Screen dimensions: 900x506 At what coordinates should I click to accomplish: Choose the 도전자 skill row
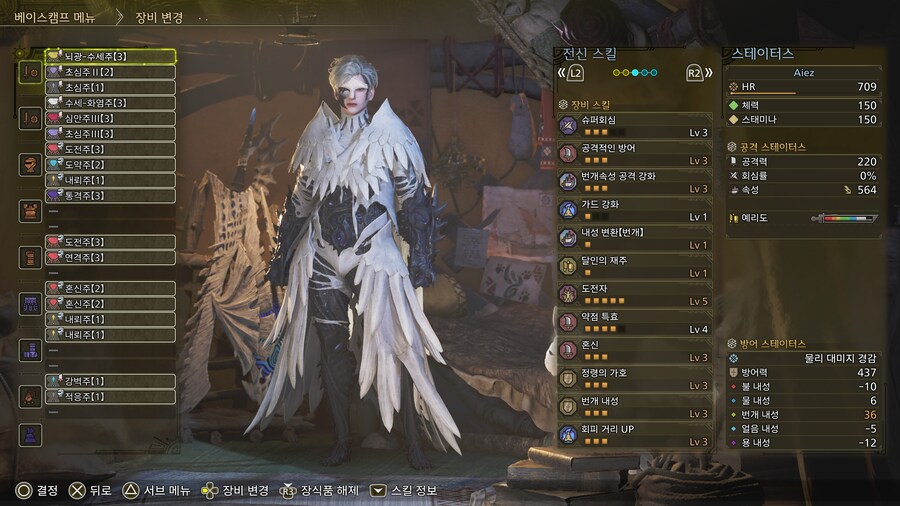click(634, 293)
